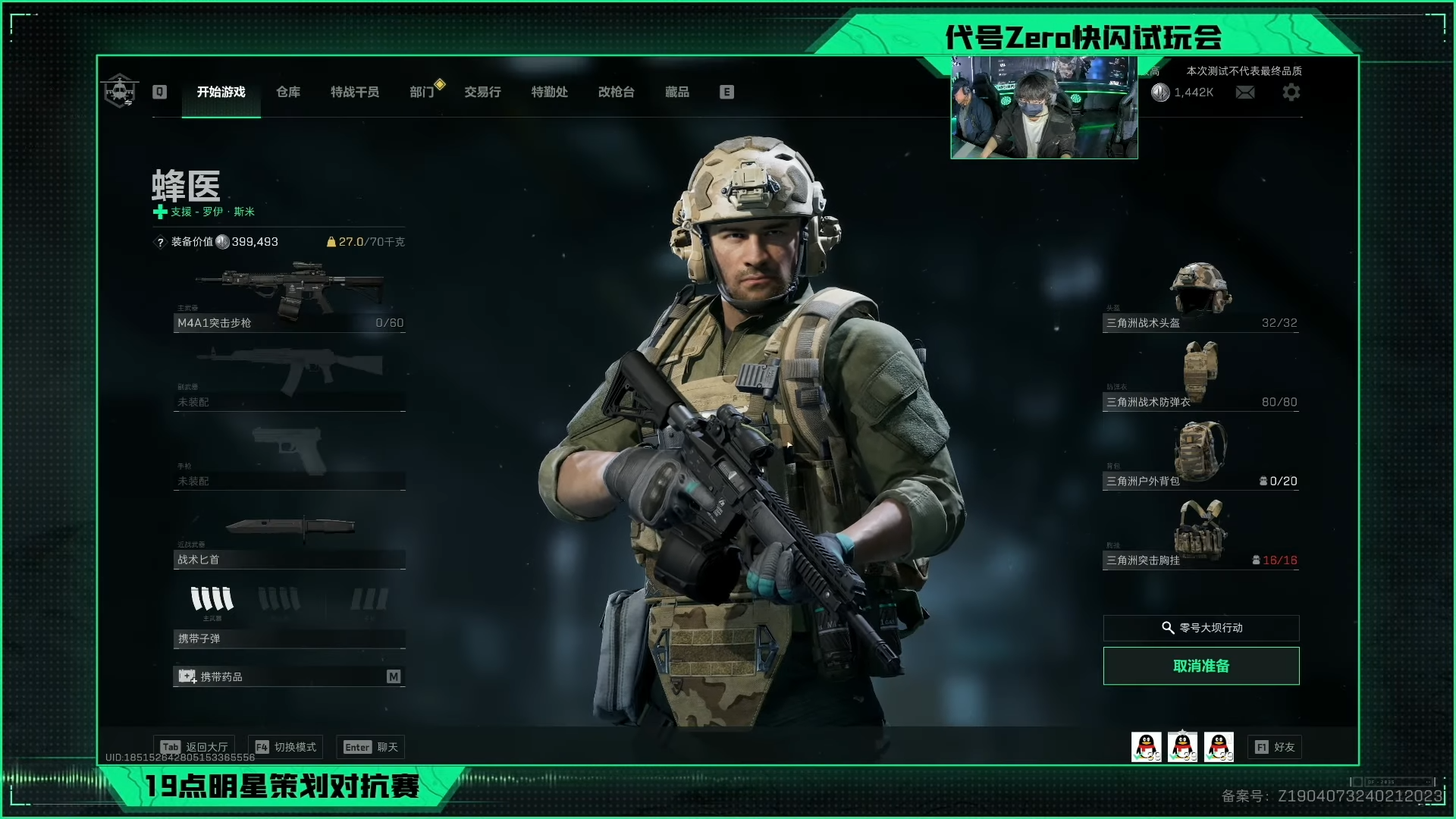Switch to the 改枪台 tab
The height and width of the screenshot is (819, 1456).
click(616, 92)
